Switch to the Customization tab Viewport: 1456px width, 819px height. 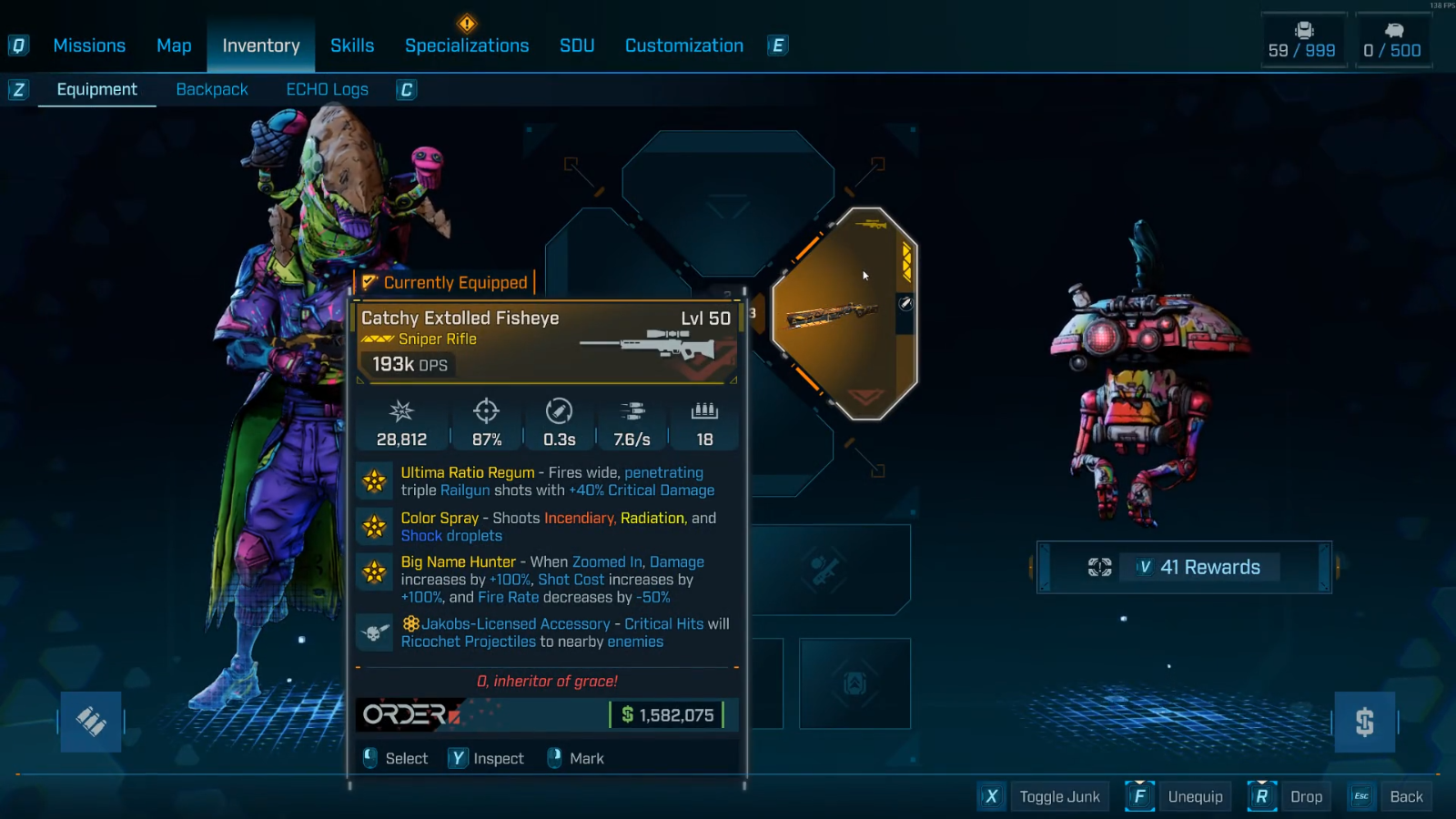click(684, 45)
